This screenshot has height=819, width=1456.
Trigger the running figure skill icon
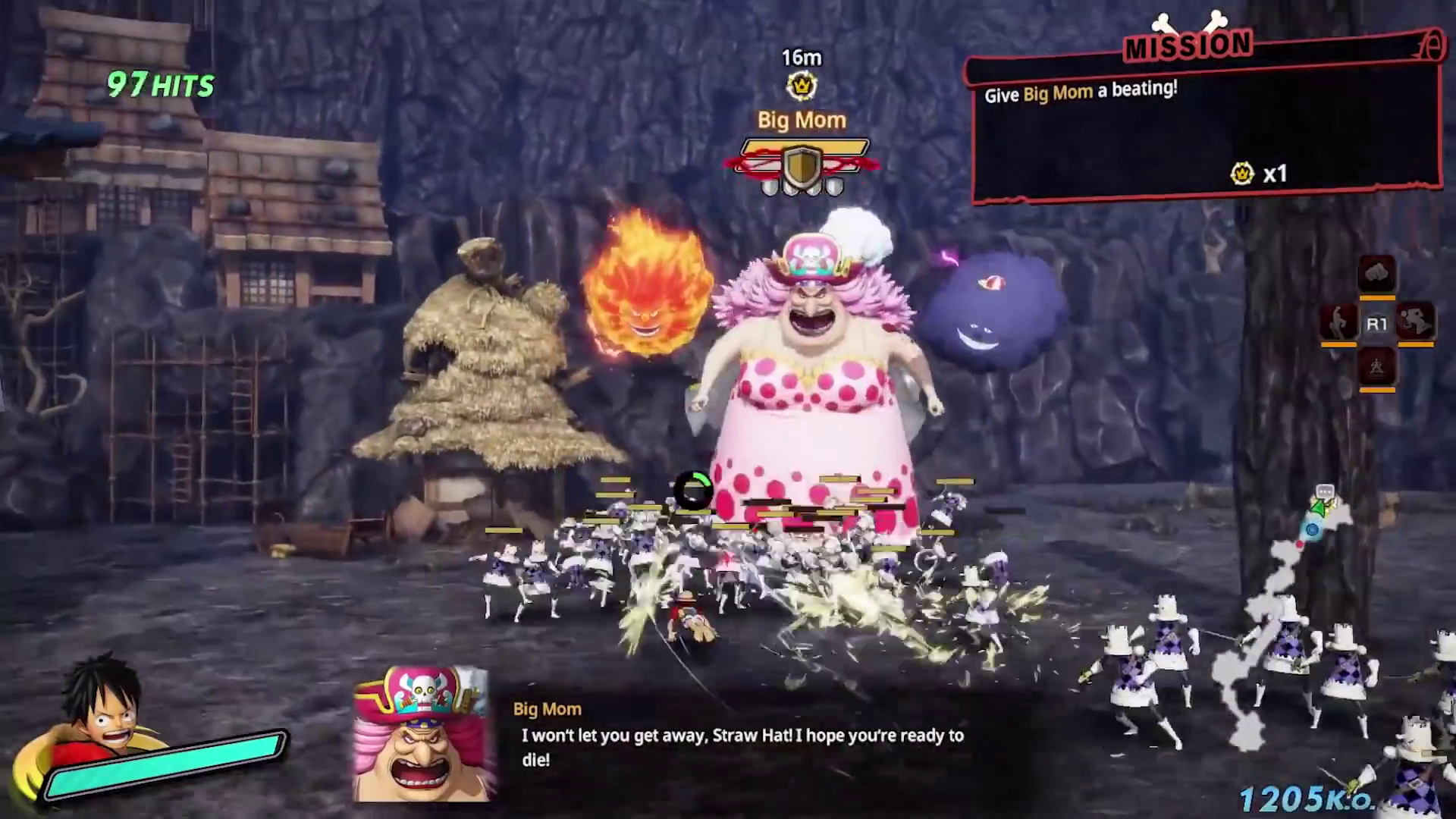pos(1415,323)
